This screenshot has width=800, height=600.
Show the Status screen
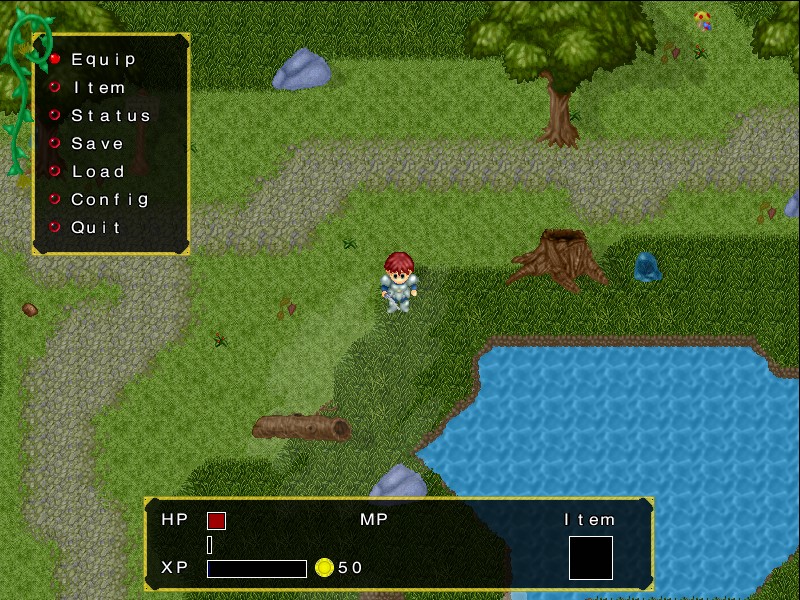(x=110, y=116)
